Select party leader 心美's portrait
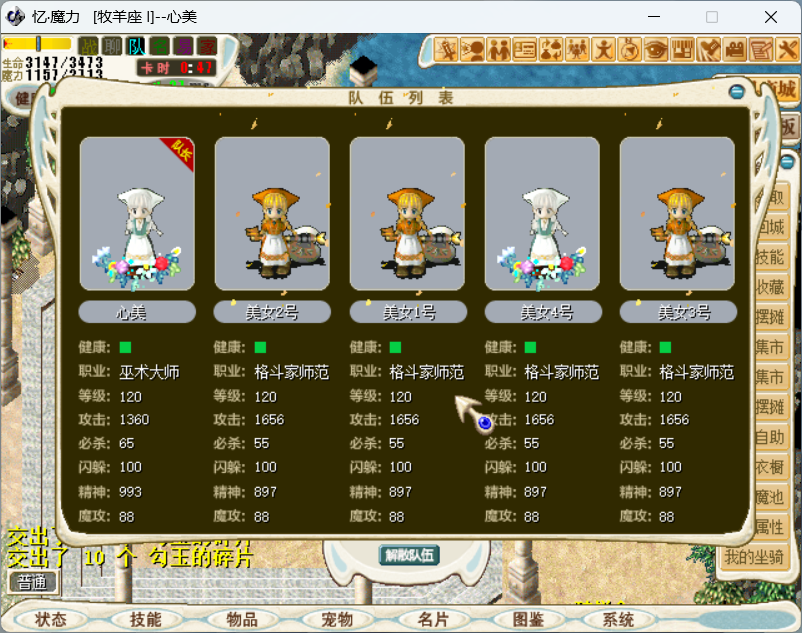Image resolution: width=802 pixels, height=633 pixels. tap(137, 213)
